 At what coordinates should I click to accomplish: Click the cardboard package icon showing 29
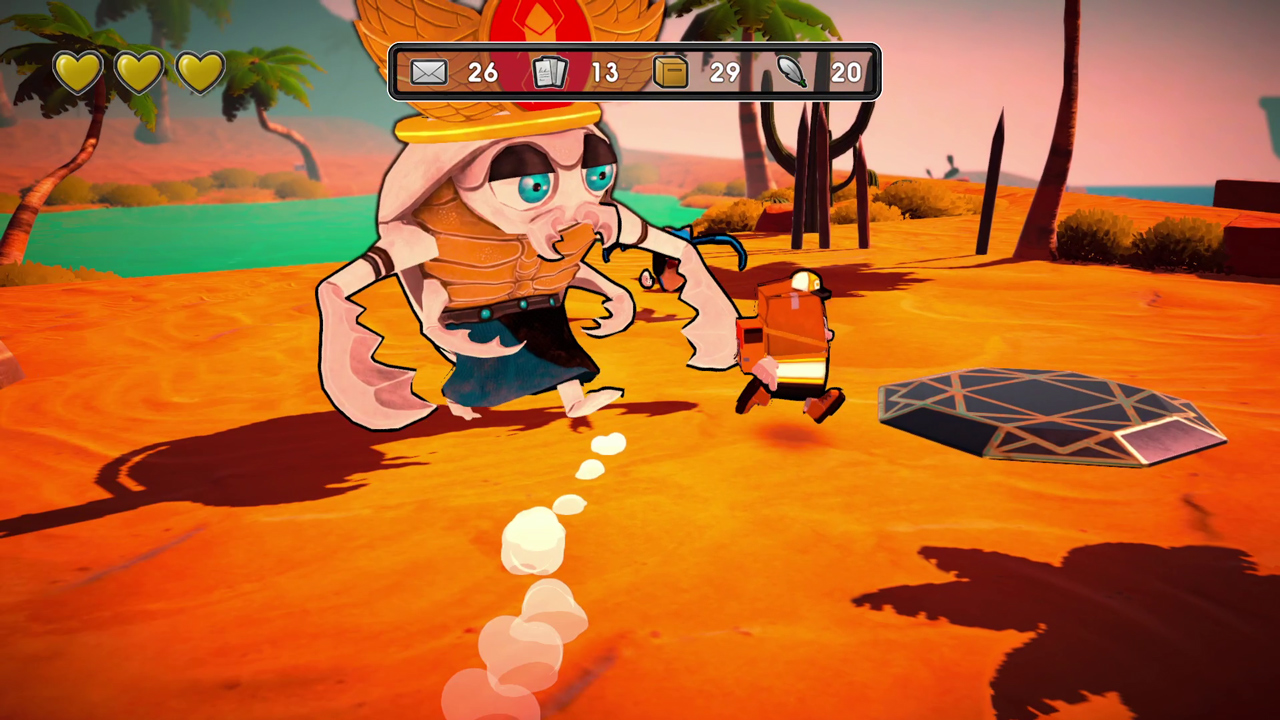(x=670, y=71)
